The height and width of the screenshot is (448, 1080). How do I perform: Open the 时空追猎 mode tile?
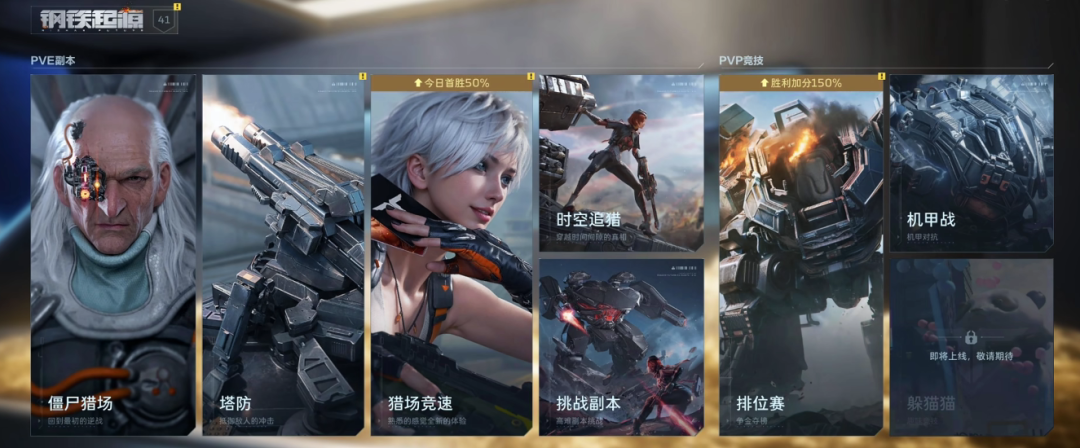(x=621, y=163)
